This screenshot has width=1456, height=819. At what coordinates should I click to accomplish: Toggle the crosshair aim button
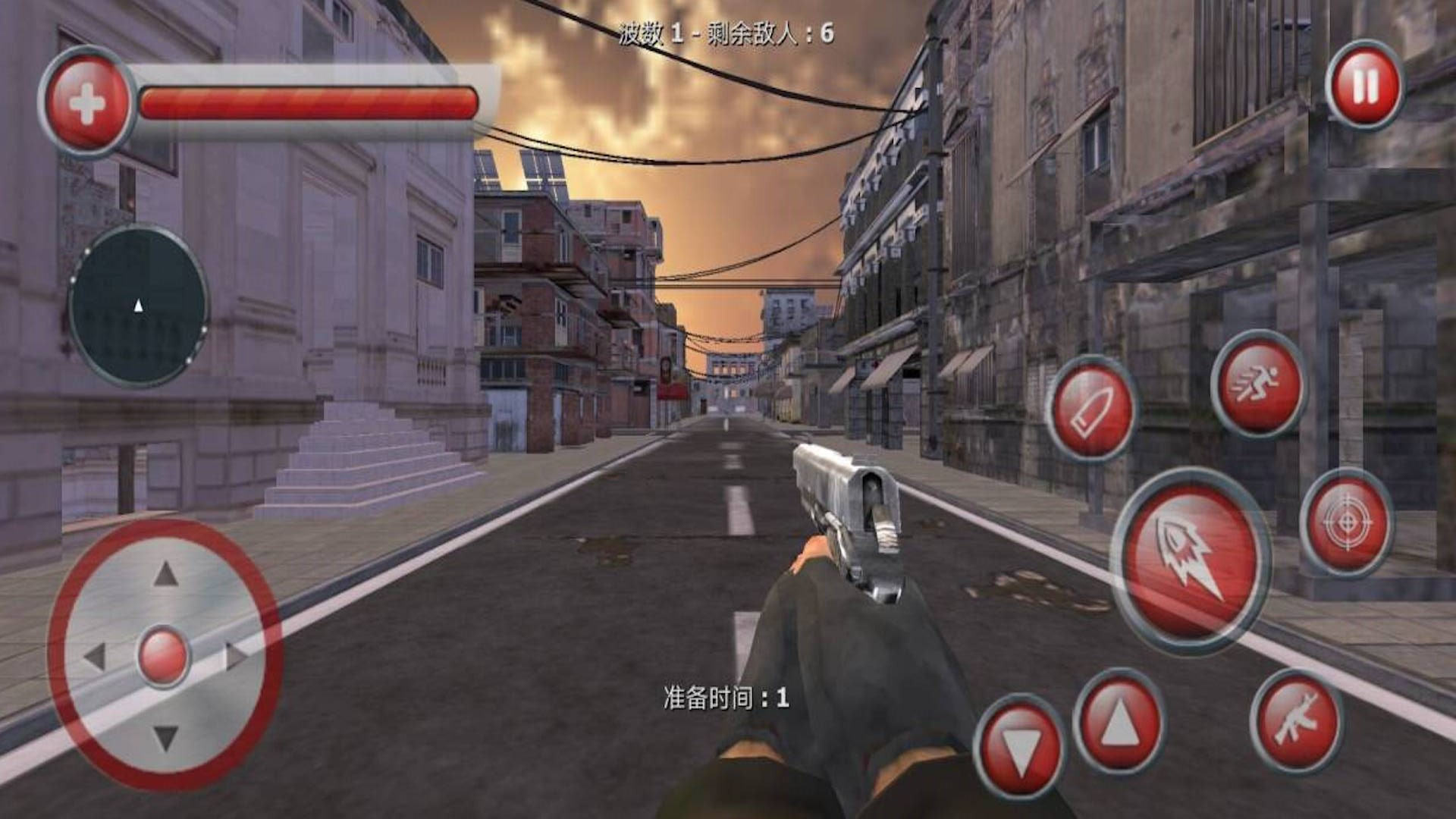[1346, 523]
